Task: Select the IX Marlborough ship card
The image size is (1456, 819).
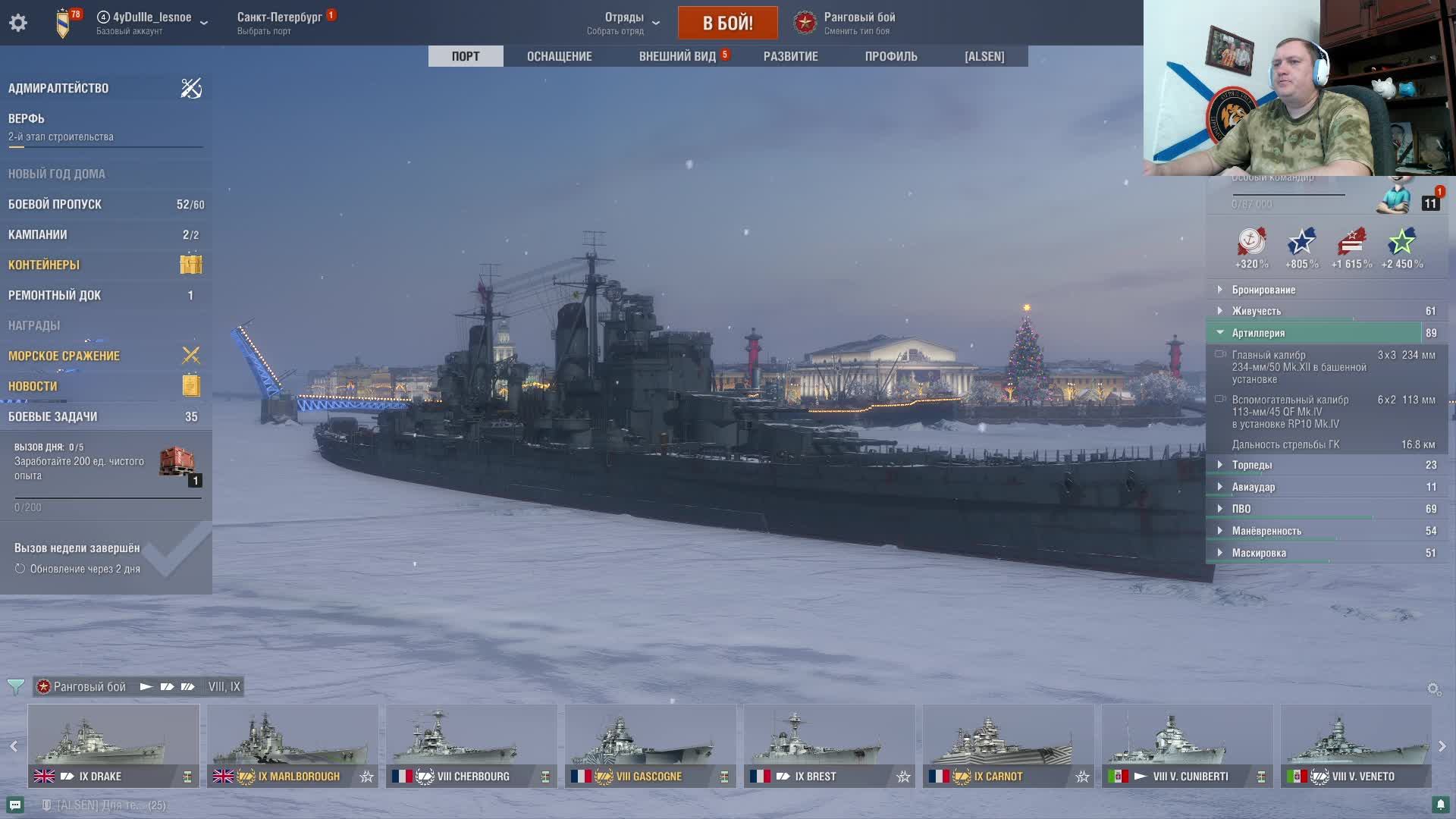Action: click(292, 745)
